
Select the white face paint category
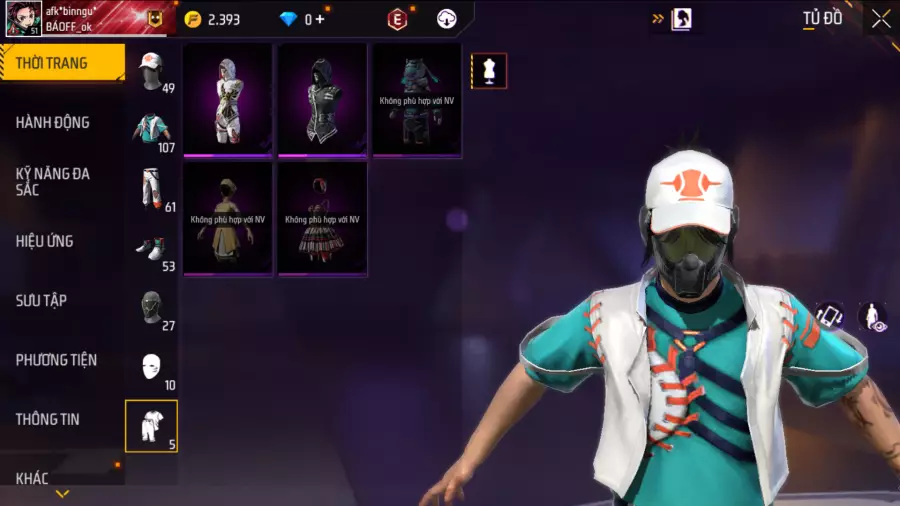point(152,366)
